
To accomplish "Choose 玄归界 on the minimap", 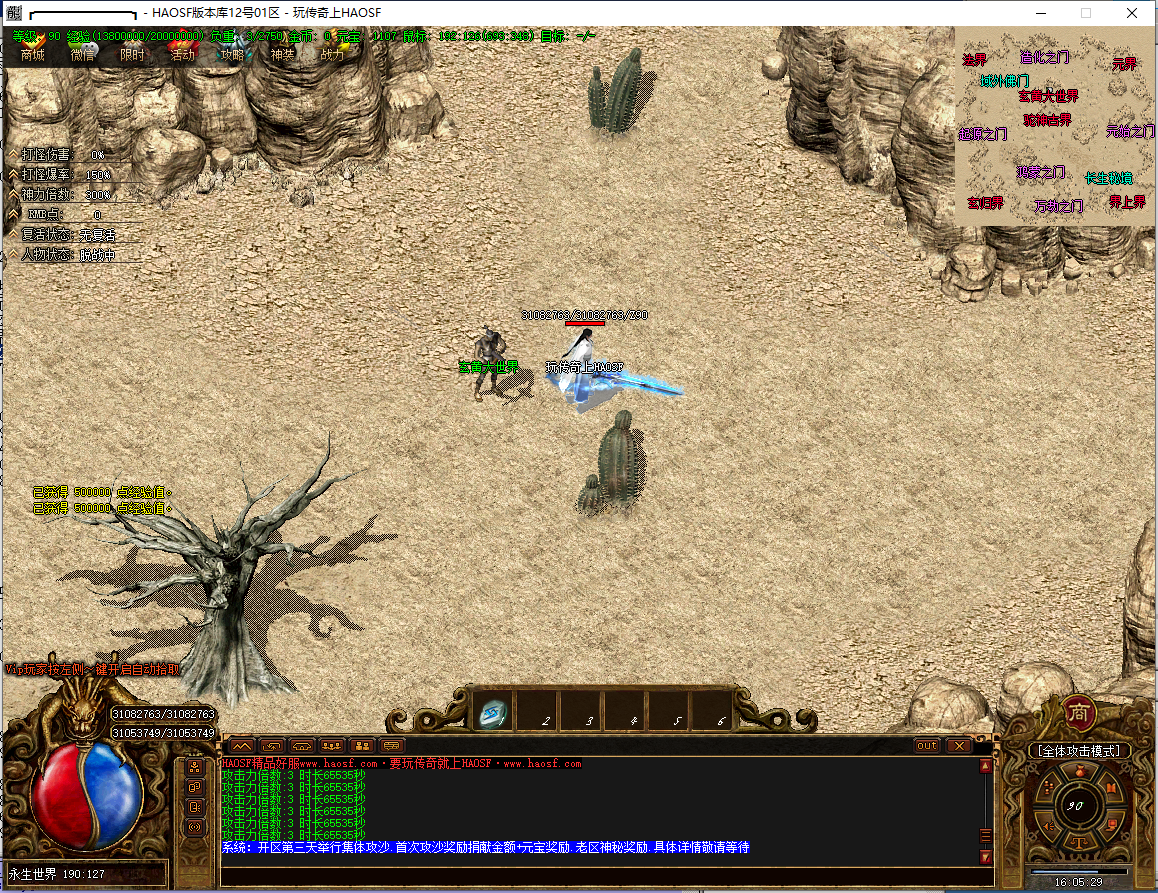I will [984, 203].
